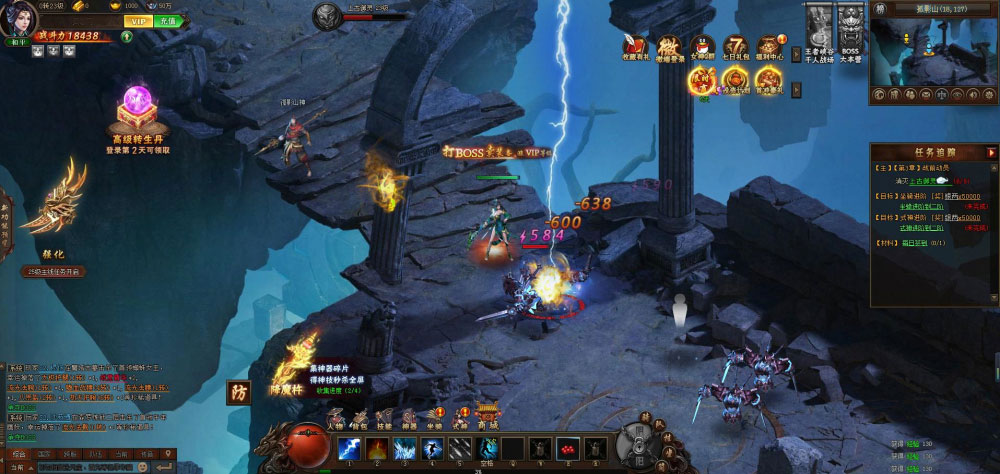Open the VIP panel
The height and width of the screenshot is (474, 1000).
tap(138, 20)
